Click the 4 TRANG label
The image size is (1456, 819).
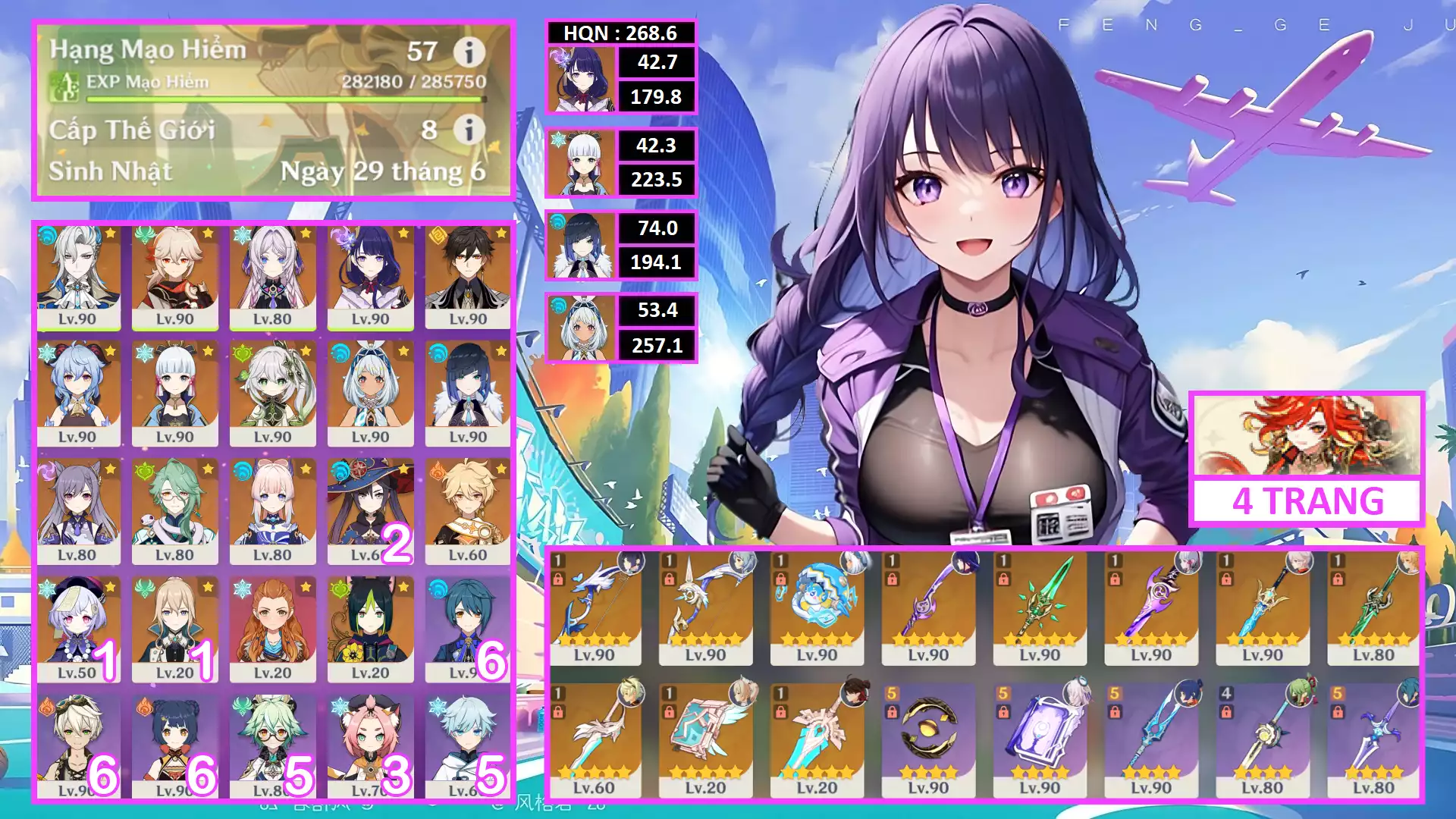1307,501
